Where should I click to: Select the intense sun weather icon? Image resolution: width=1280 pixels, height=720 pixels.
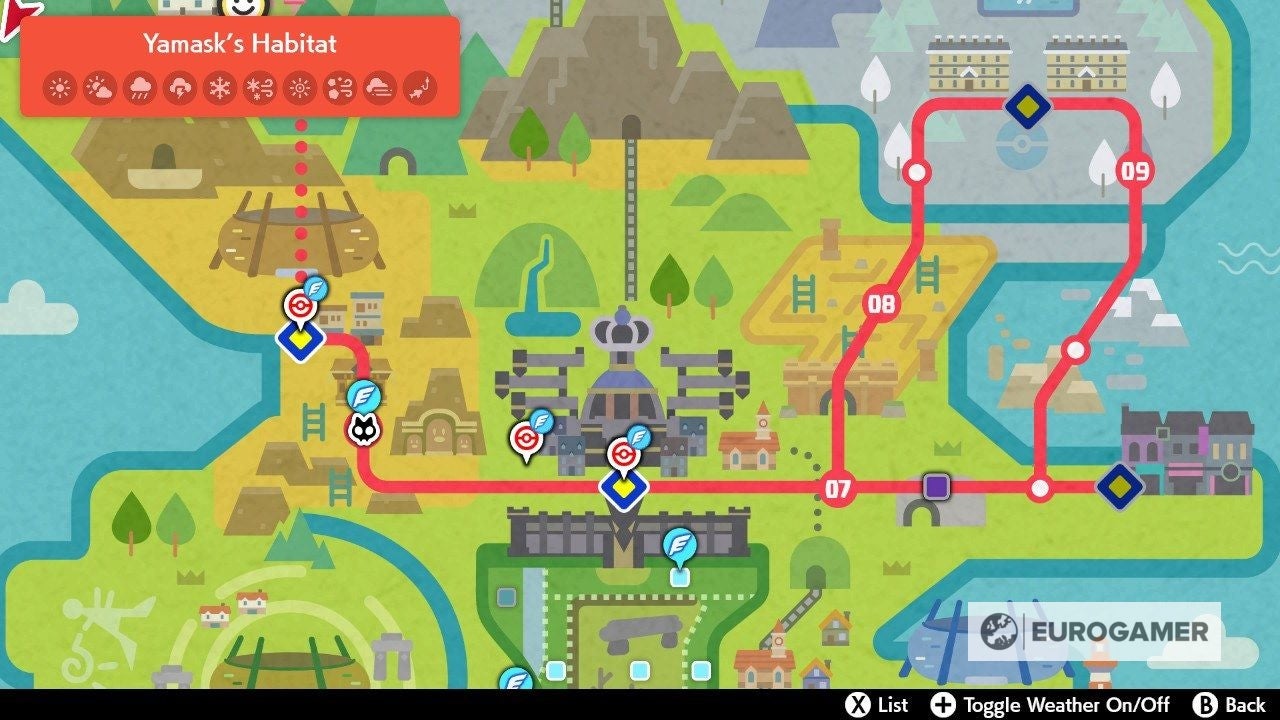pyautogui.click(x=300, y=88)
